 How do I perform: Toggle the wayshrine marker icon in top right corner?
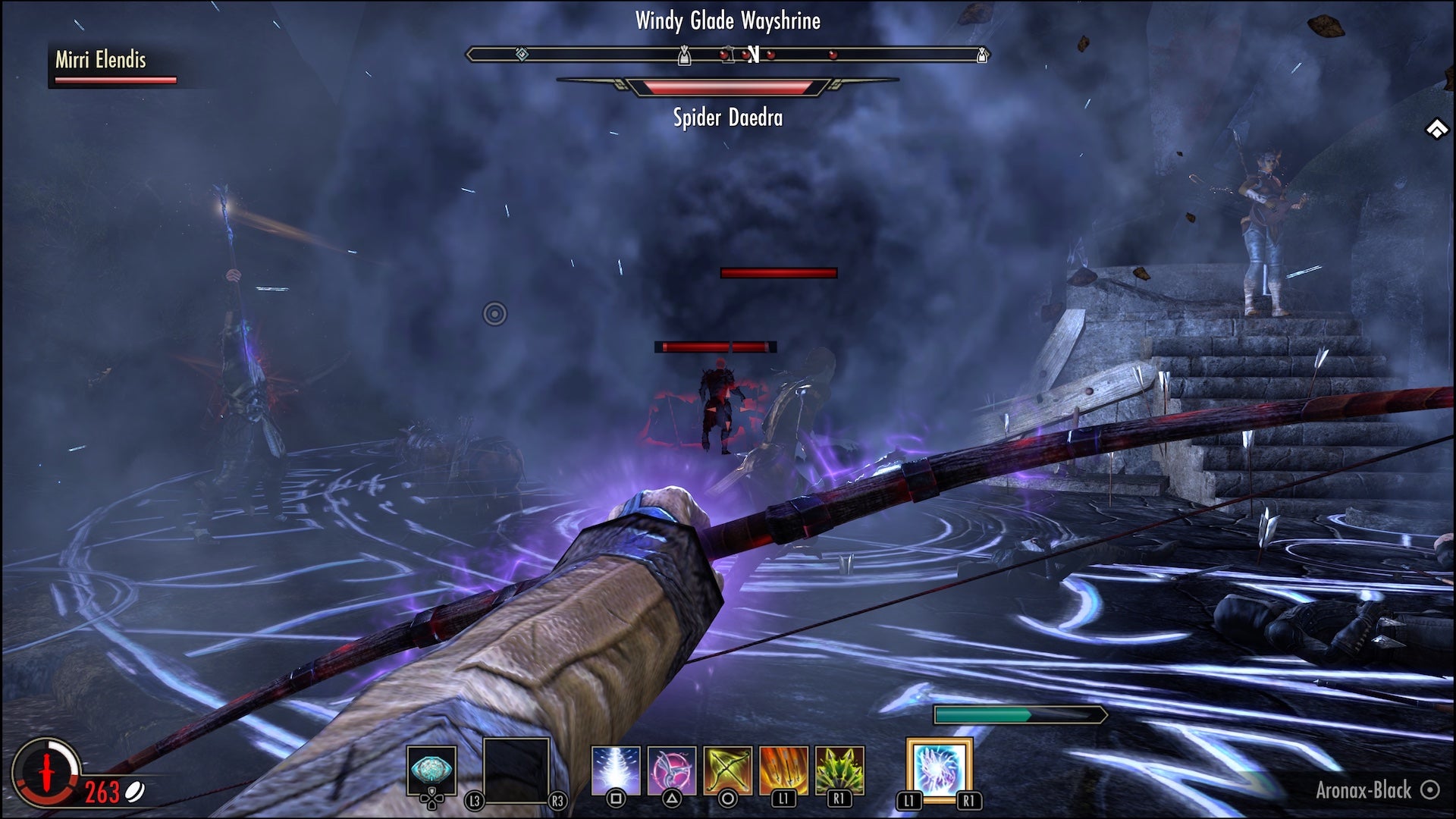click(1438, 127)
